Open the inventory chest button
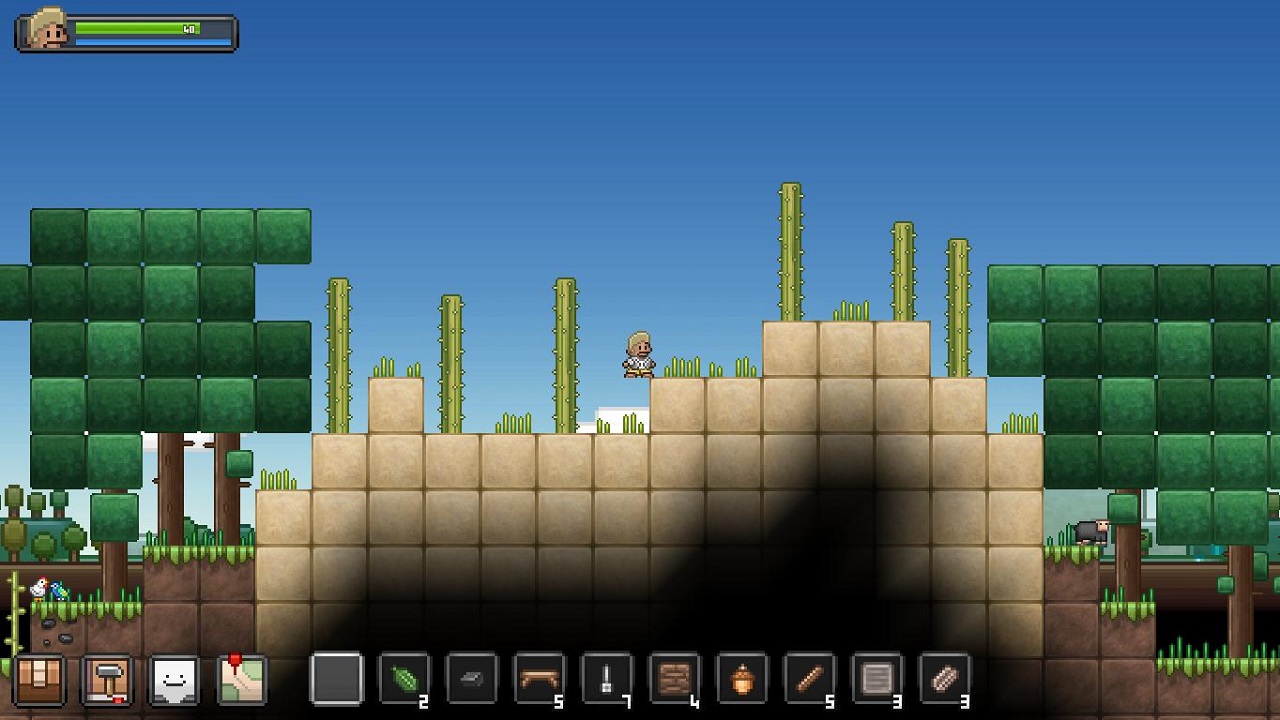 point(41,680)
